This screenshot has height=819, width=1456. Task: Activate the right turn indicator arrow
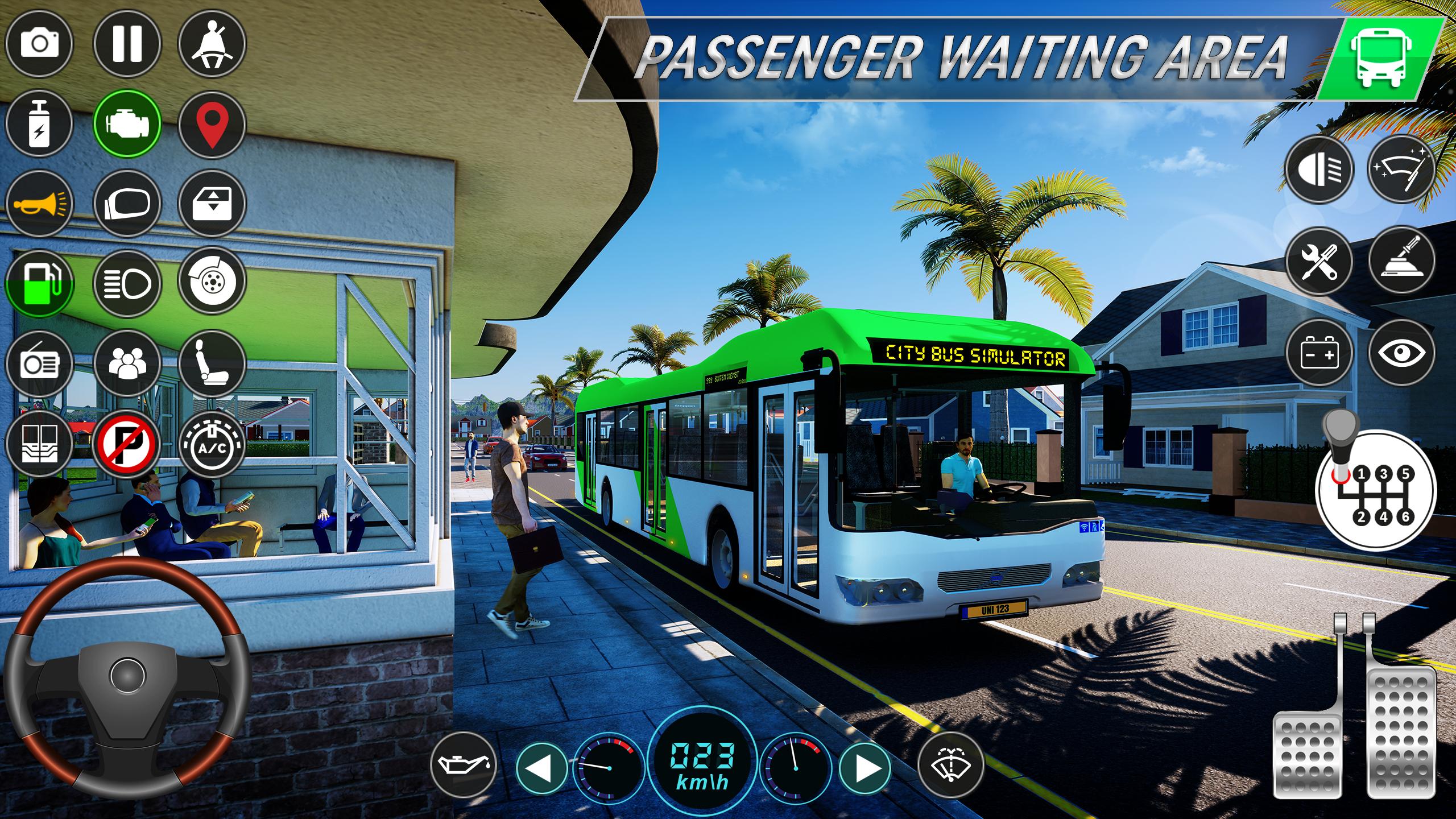(x=865, y=768)
